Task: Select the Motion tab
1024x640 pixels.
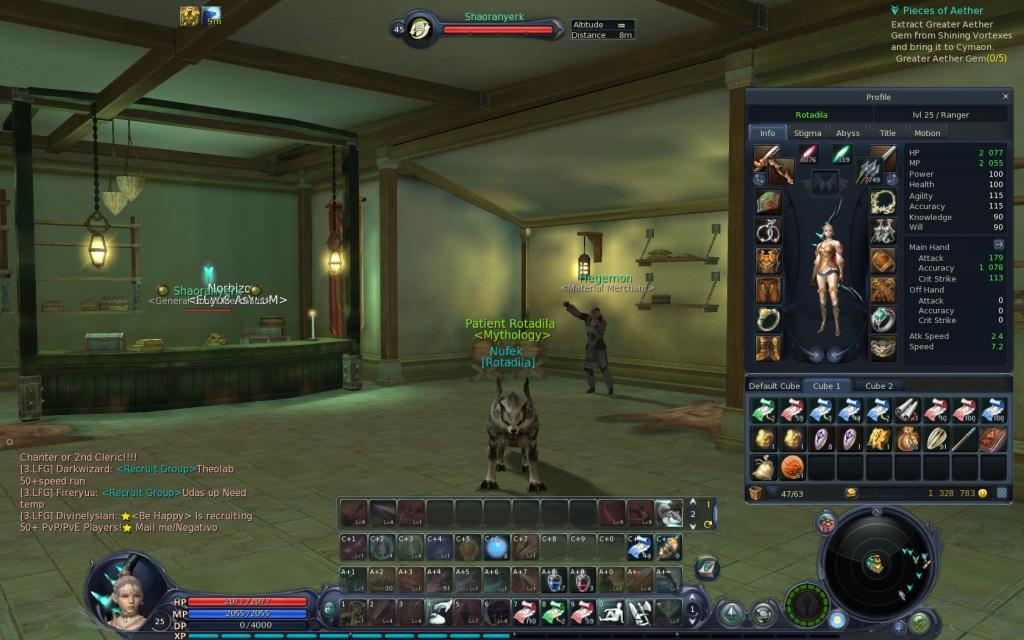Action: coord(927,133)
